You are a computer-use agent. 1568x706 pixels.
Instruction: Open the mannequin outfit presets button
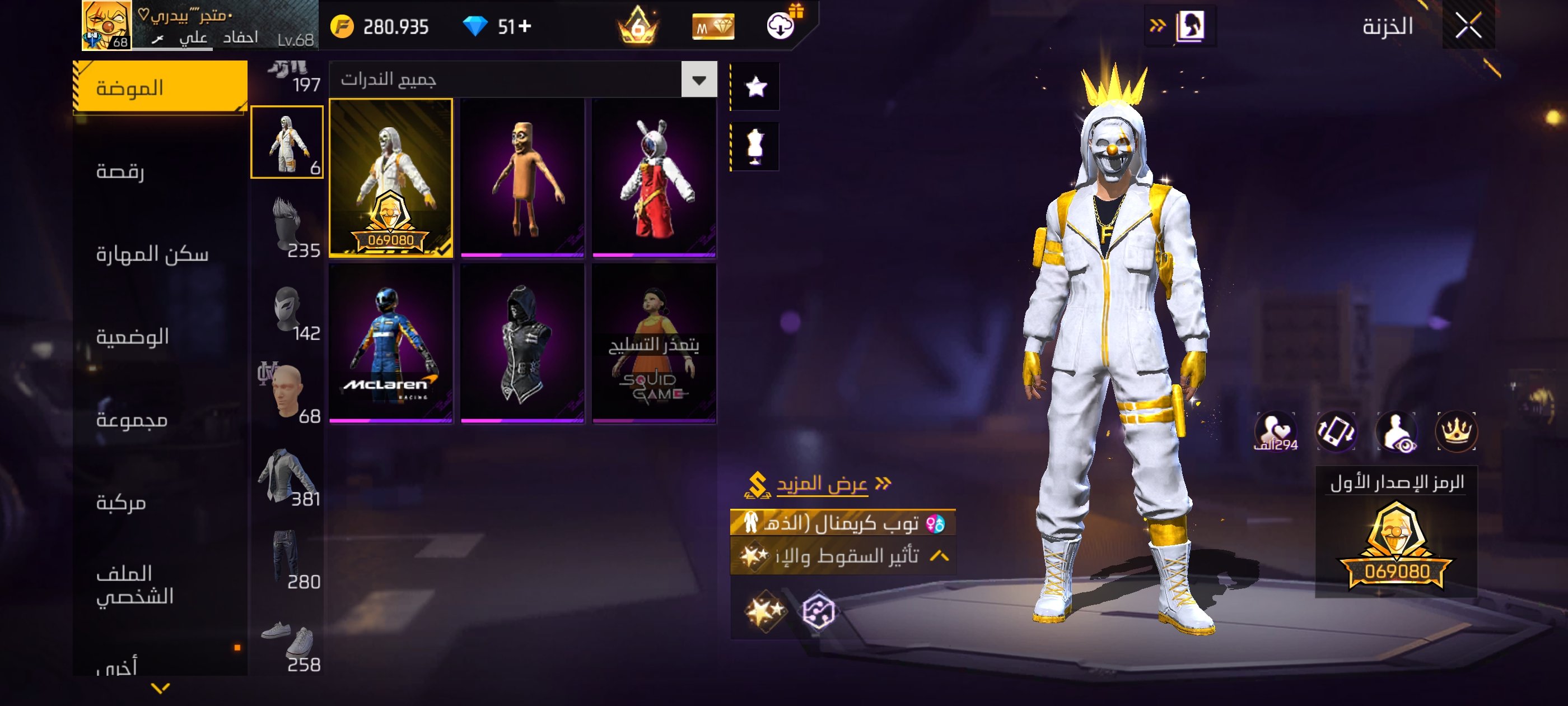coord(755,147)
